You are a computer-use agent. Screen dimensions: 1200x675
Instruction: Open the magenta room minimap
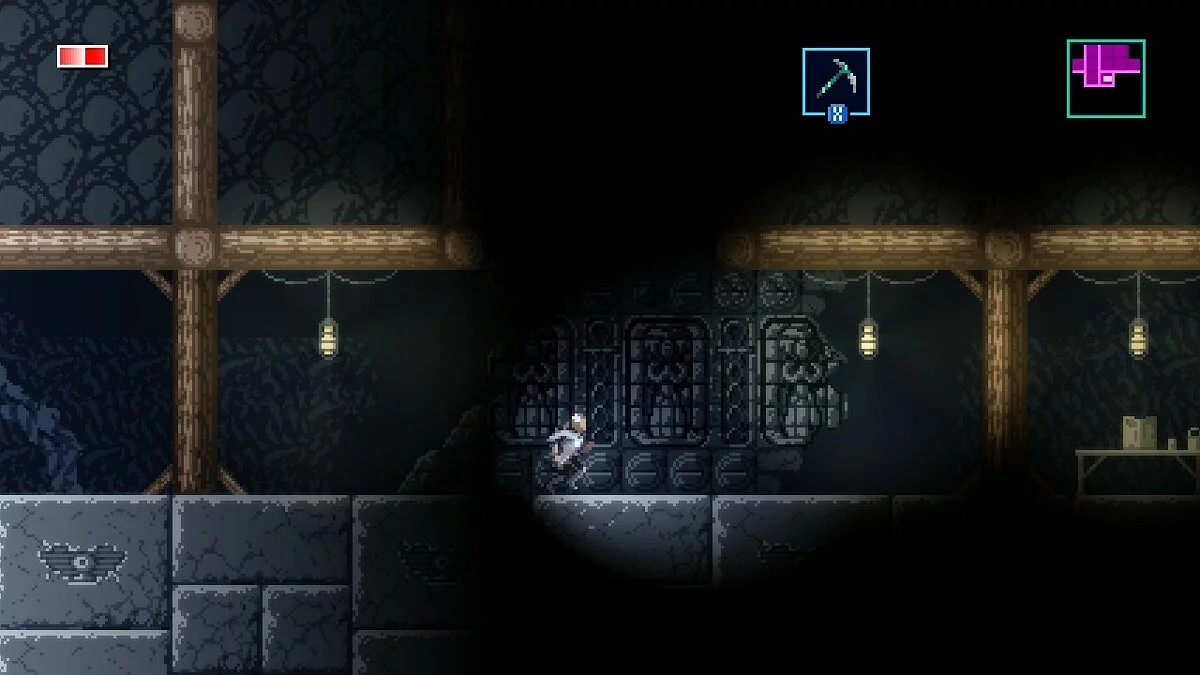coord(1105,78)
